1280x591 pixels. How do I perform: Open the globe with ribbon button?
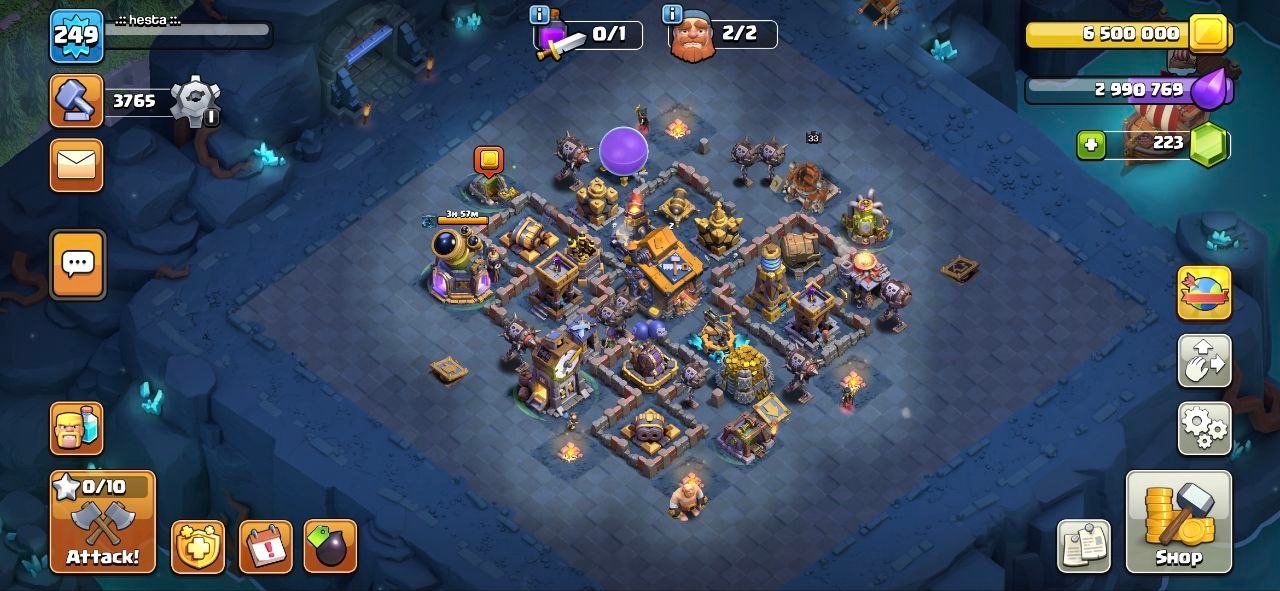pos(1204,293)
